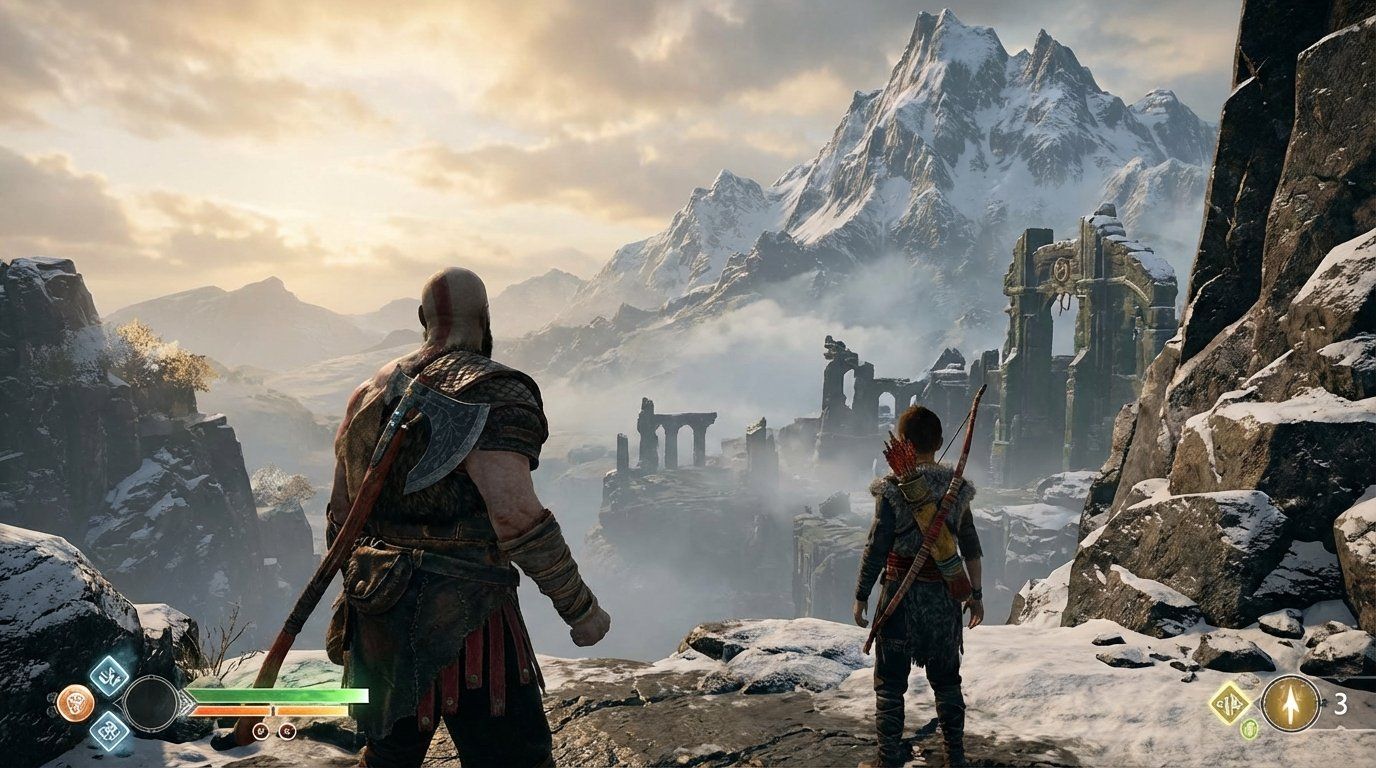Select the lower heavy runic attack diamond icon

tap(110, 733)
